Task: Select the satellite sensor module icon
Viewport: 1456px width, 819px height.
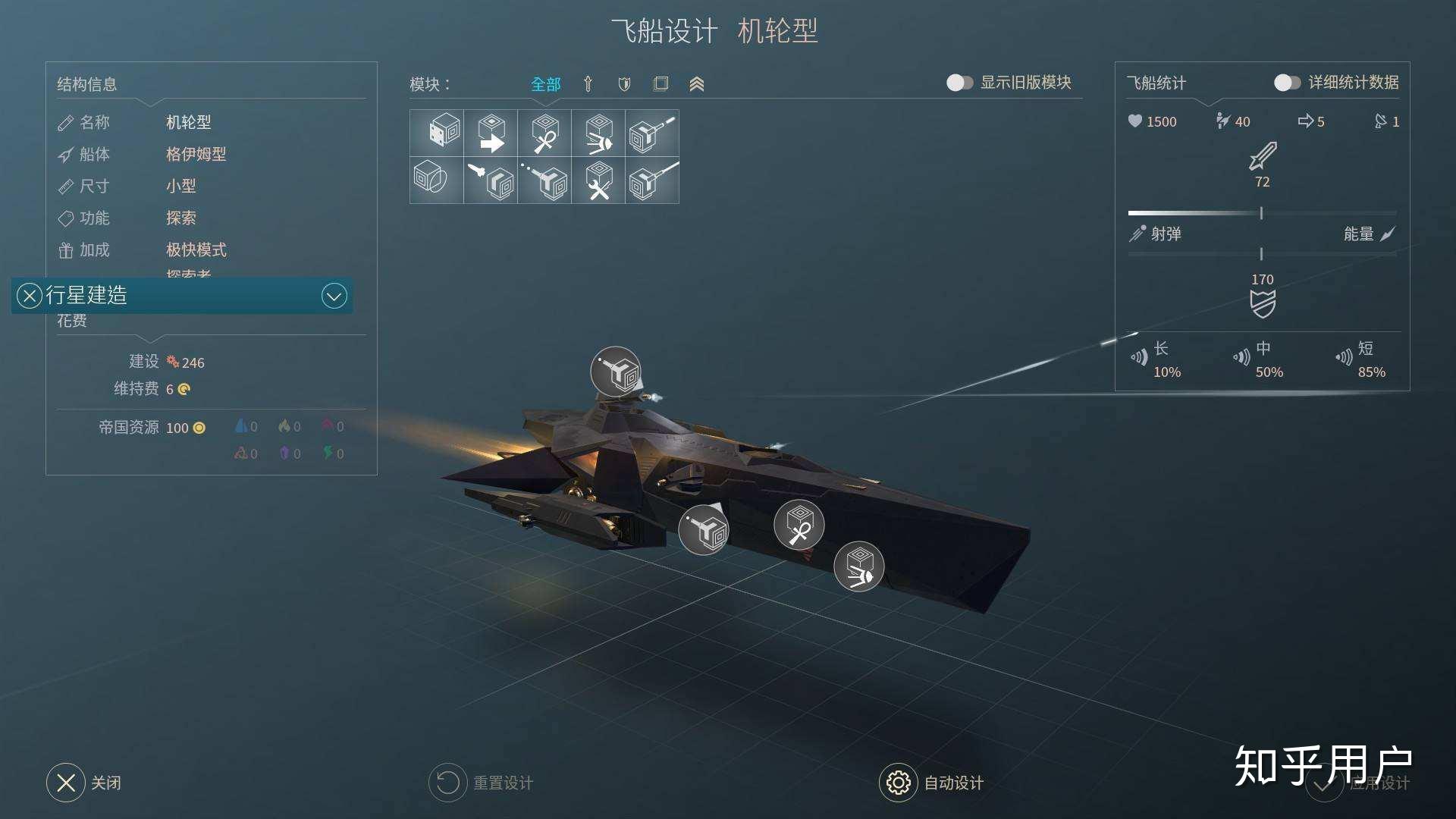Action: (x=599, y=134)
